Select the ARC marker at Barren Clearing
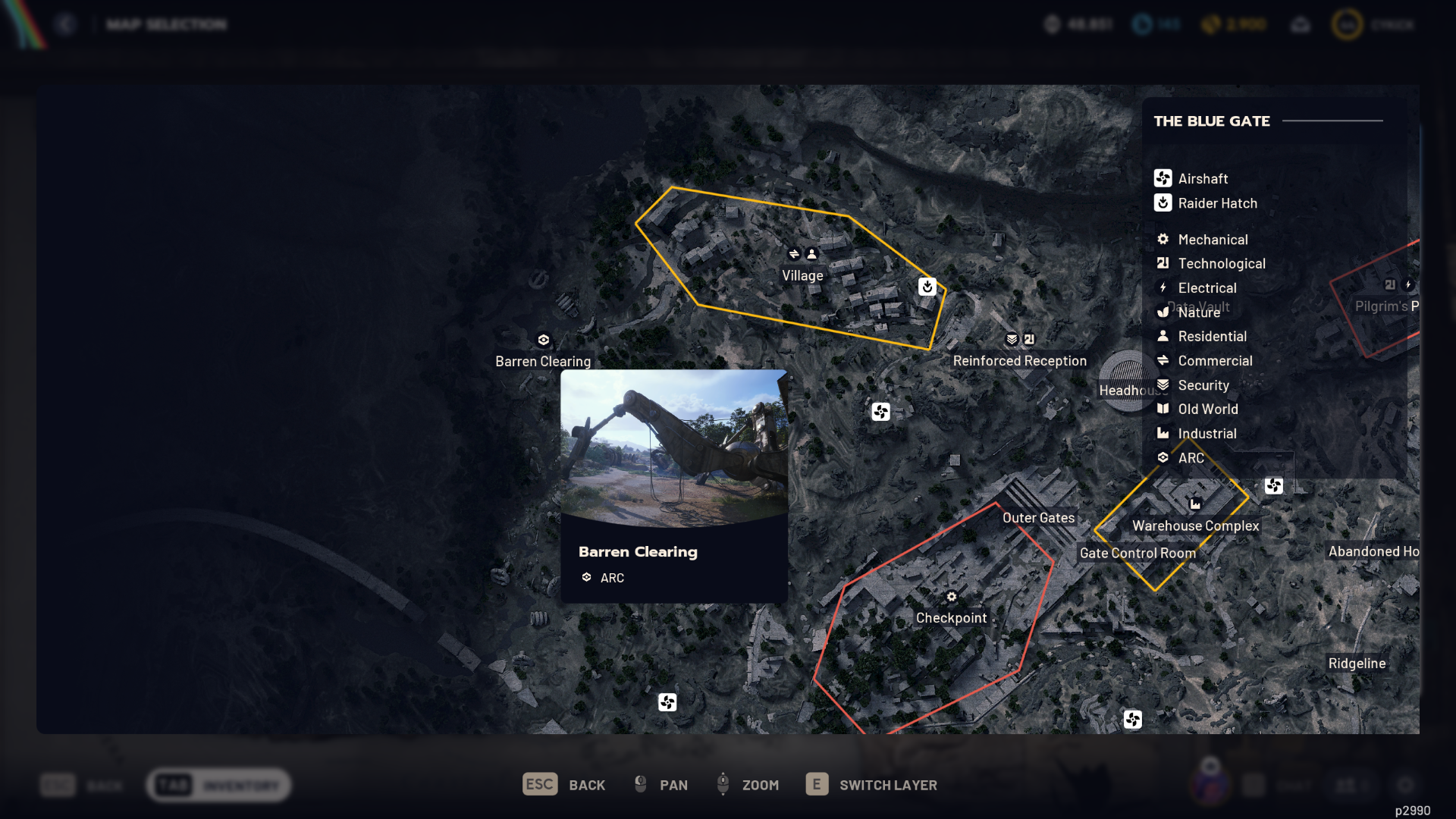 [x=543, y=340]
